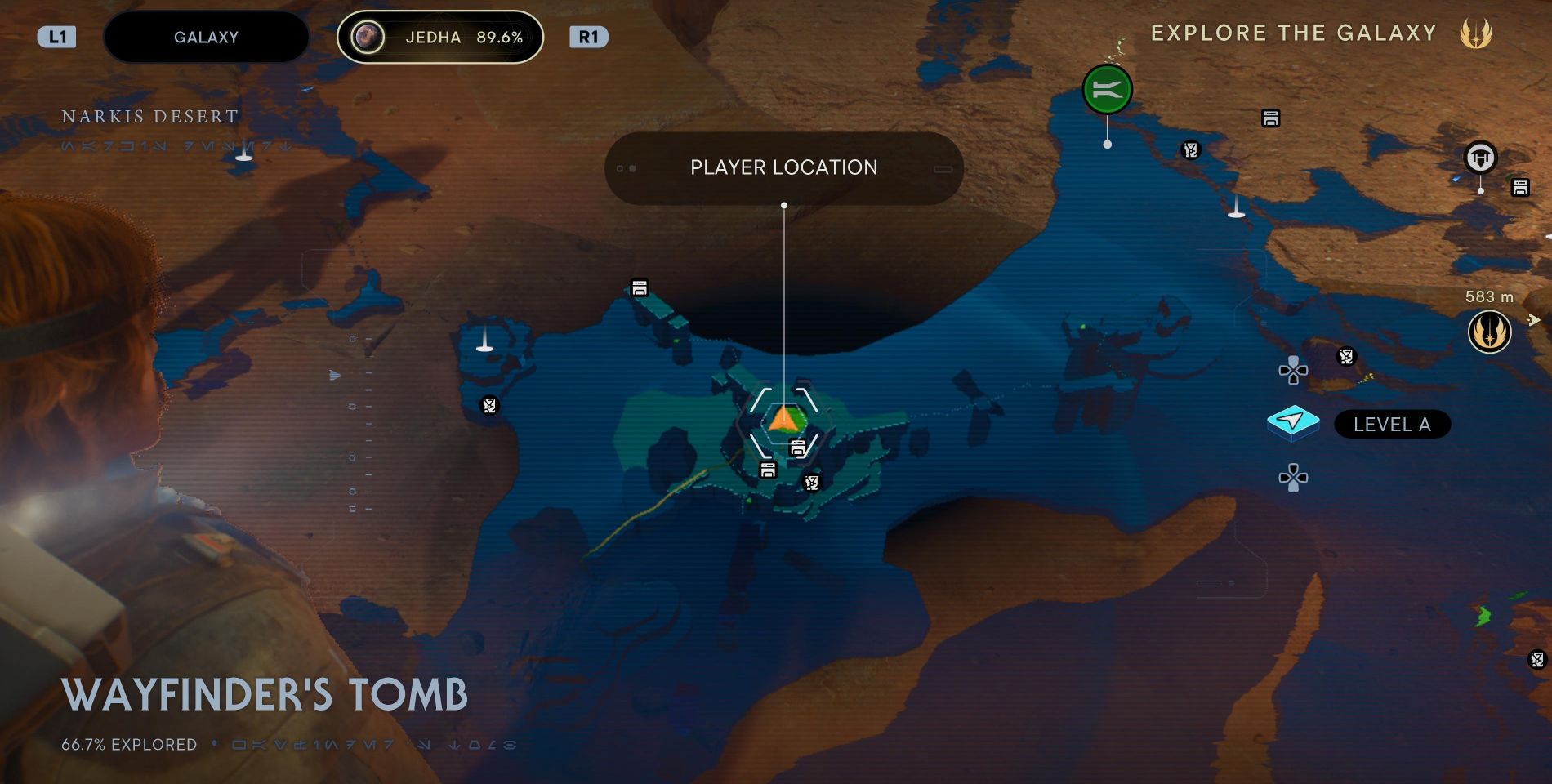The width and height of the screenshot is (1552, 784).
Task: Click the Jedi symbol beside the 583 m marker
Action: tap(1490, 332)
